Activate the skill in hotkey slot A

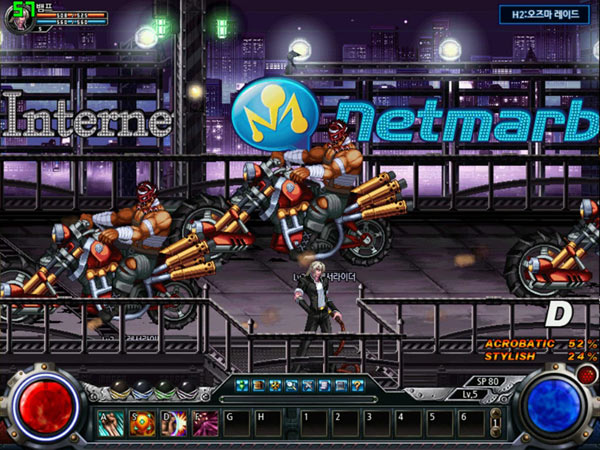click(x=108, y=420)
